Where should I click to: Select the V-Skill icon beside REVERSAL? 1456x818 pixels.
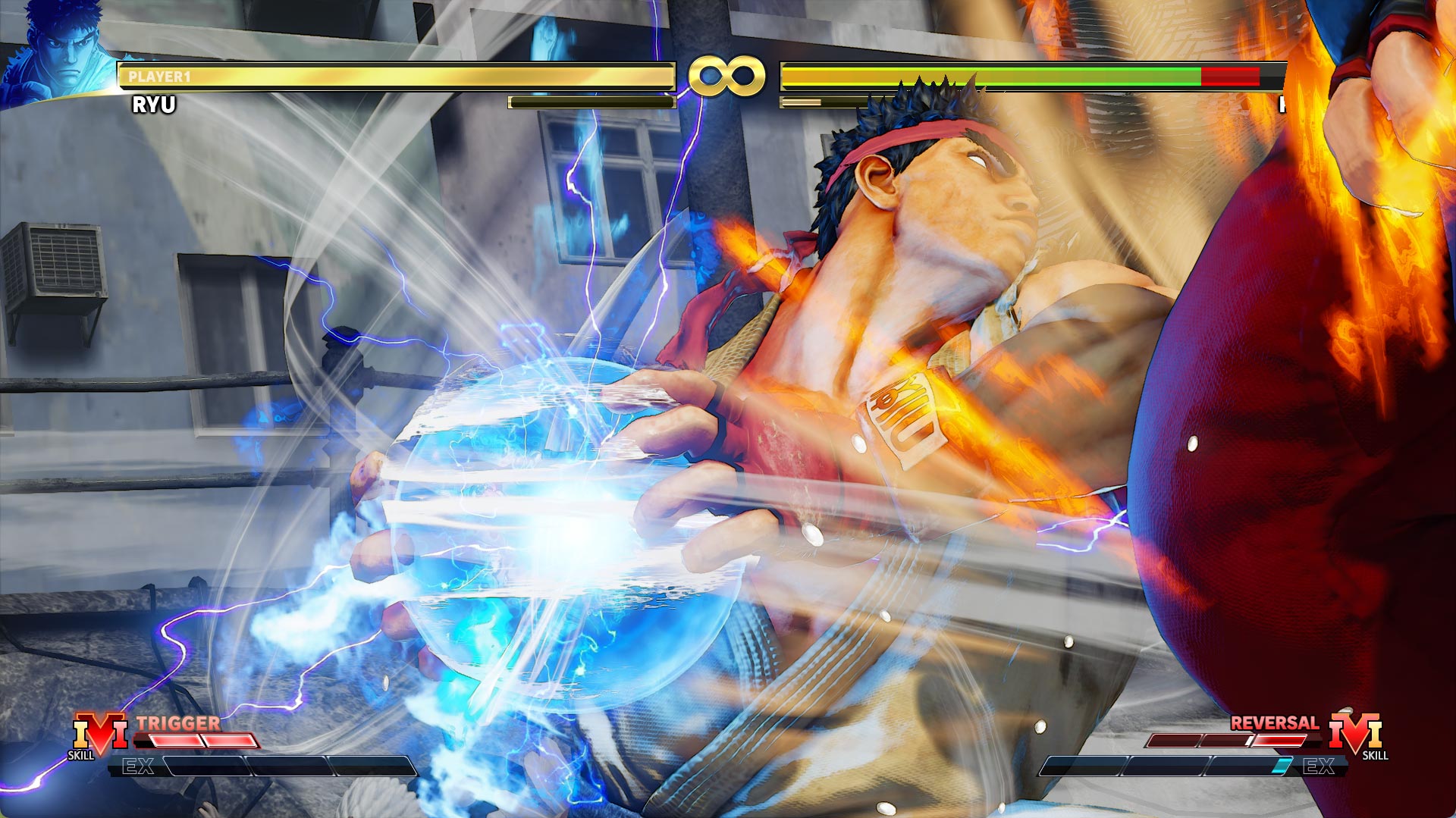pyautogui.click(x=1356, y=734)
